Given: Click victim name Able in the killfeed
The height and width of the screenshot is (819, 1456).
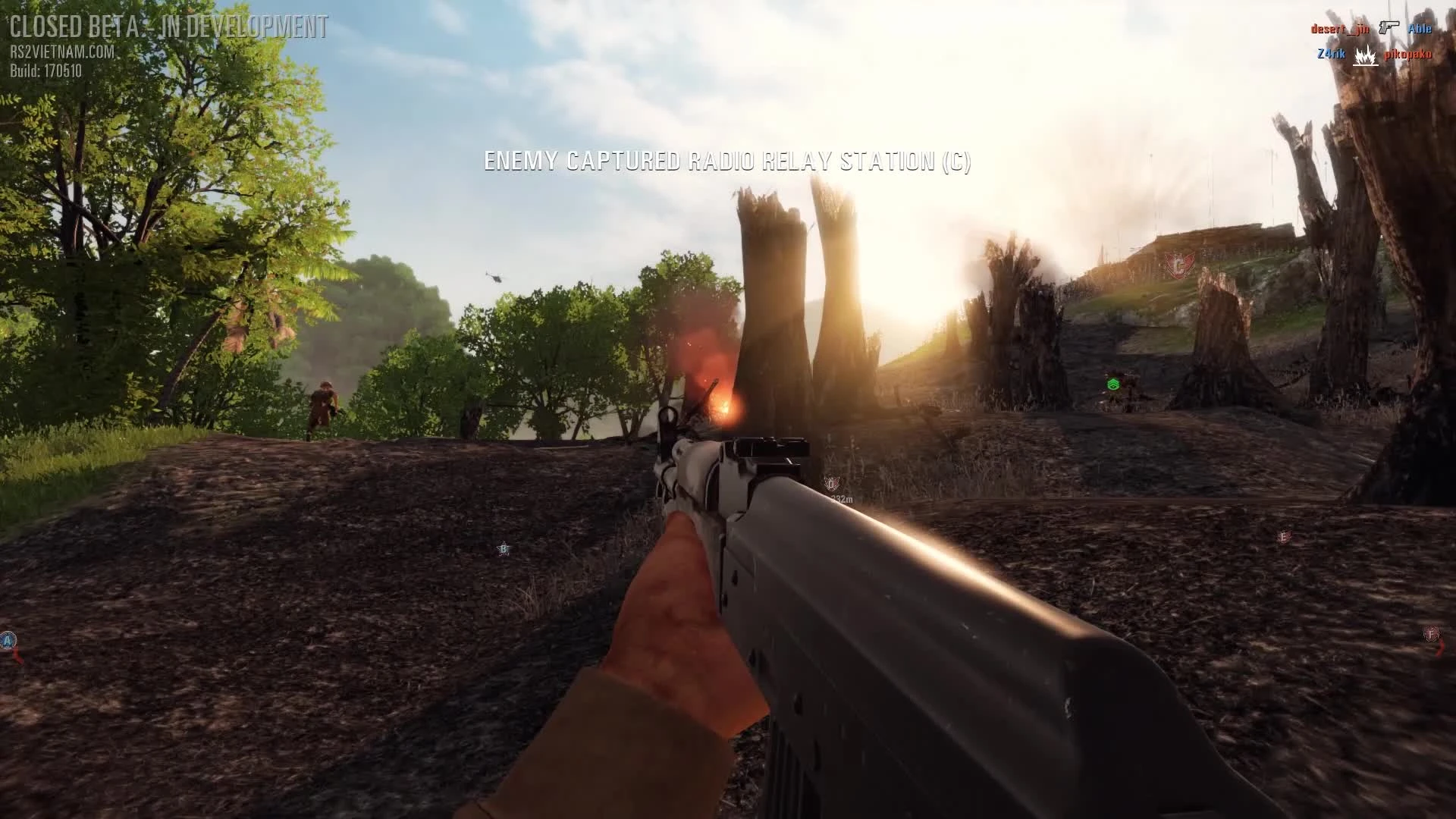Looking at the screenshot, I should pos(1420,28).
